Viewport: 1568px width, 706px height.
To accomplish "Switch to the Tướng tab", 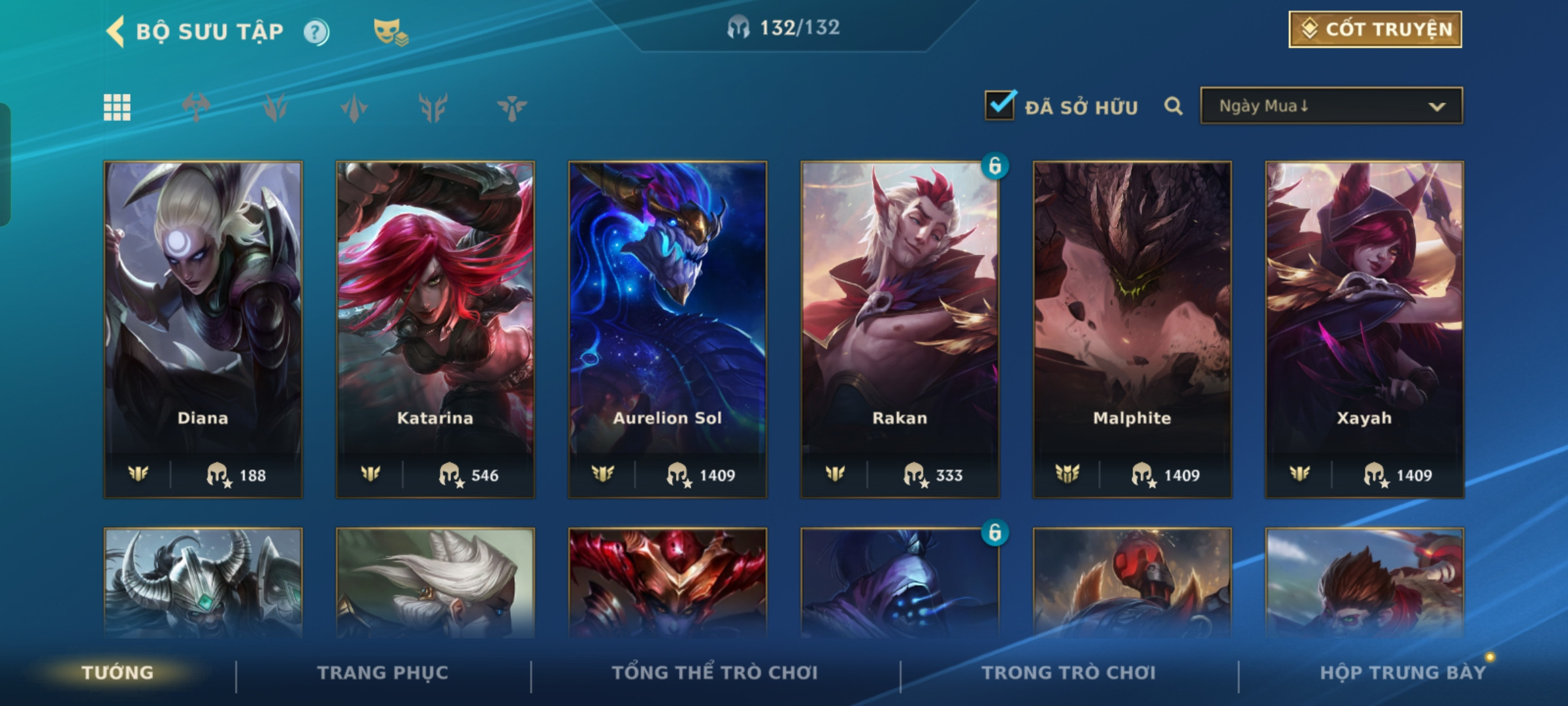I will (x=118, y=673).
